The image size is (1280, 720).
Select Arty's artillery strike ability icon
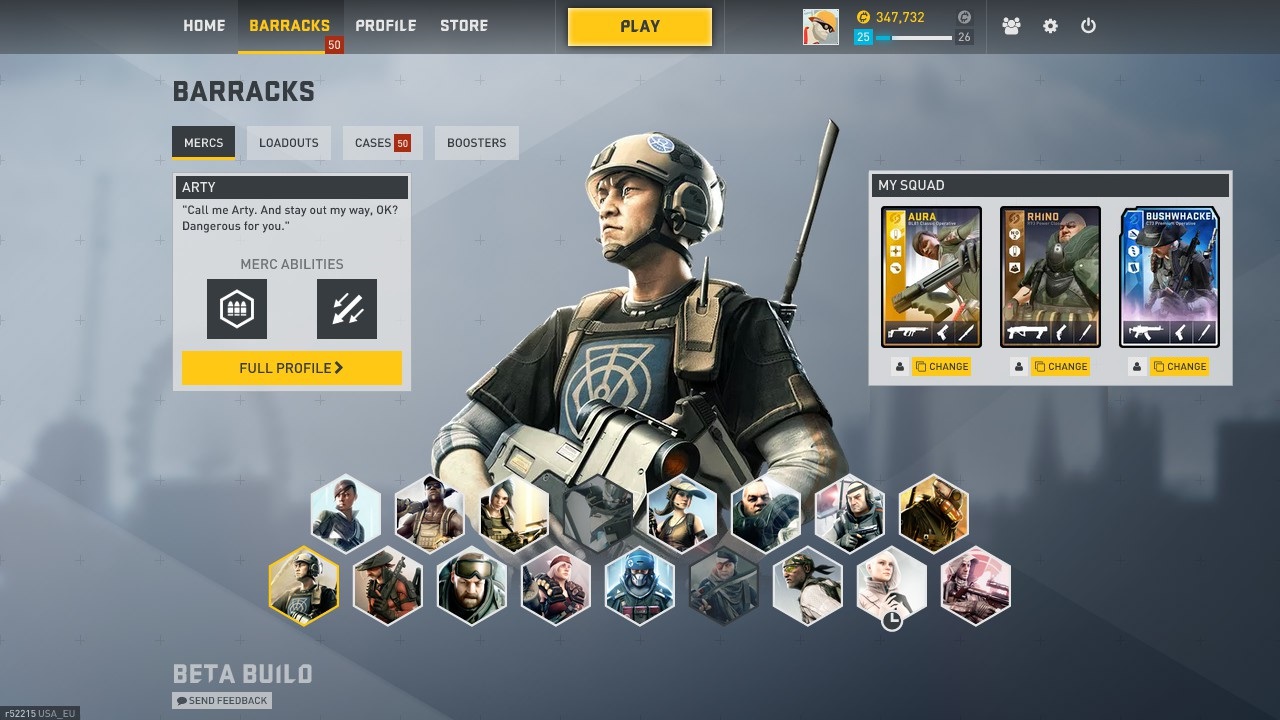(347, 309)
